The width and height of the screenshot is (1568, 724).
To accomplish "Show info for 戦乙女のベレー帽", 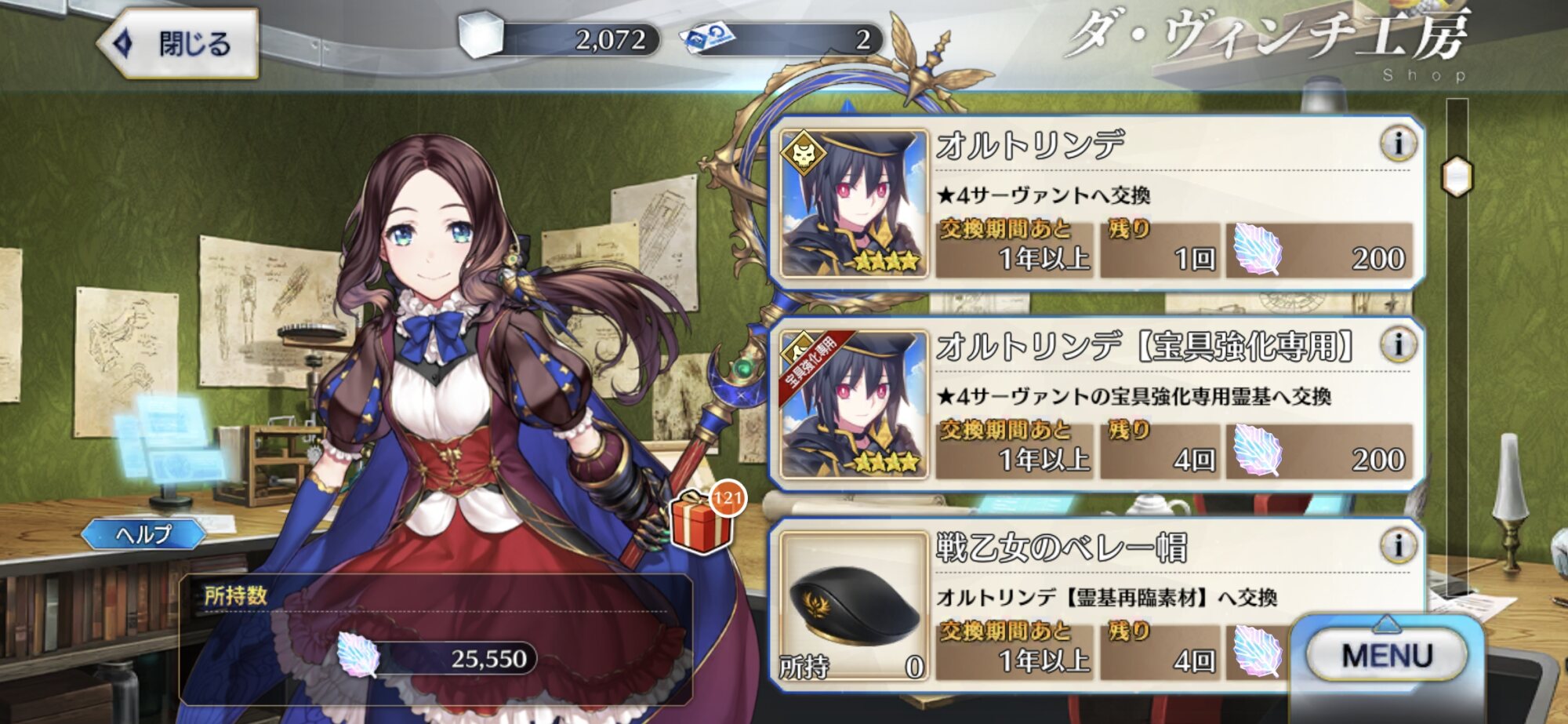I will 1398,546.
